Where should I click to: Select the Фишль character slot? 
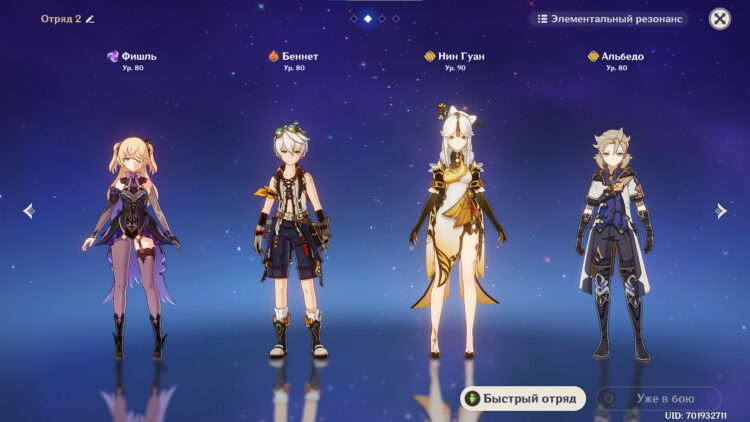(x=132, y=240)
